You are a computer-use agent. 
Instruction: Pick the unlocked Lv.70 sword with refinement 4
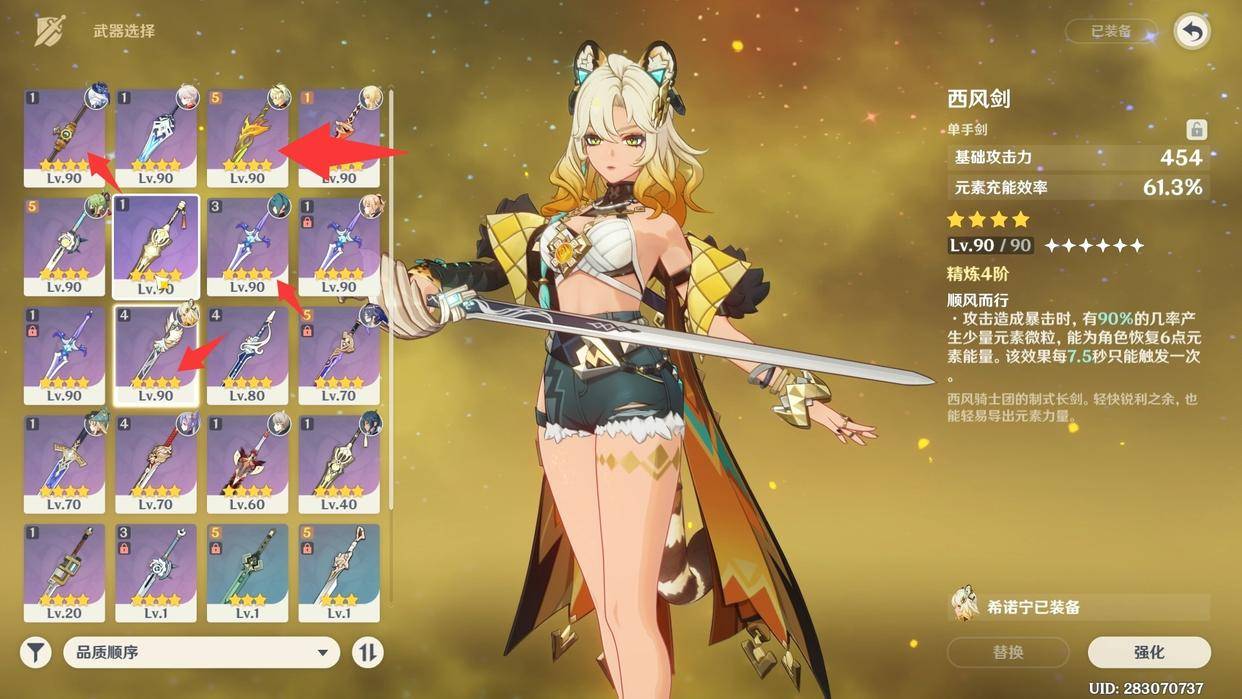156,462
